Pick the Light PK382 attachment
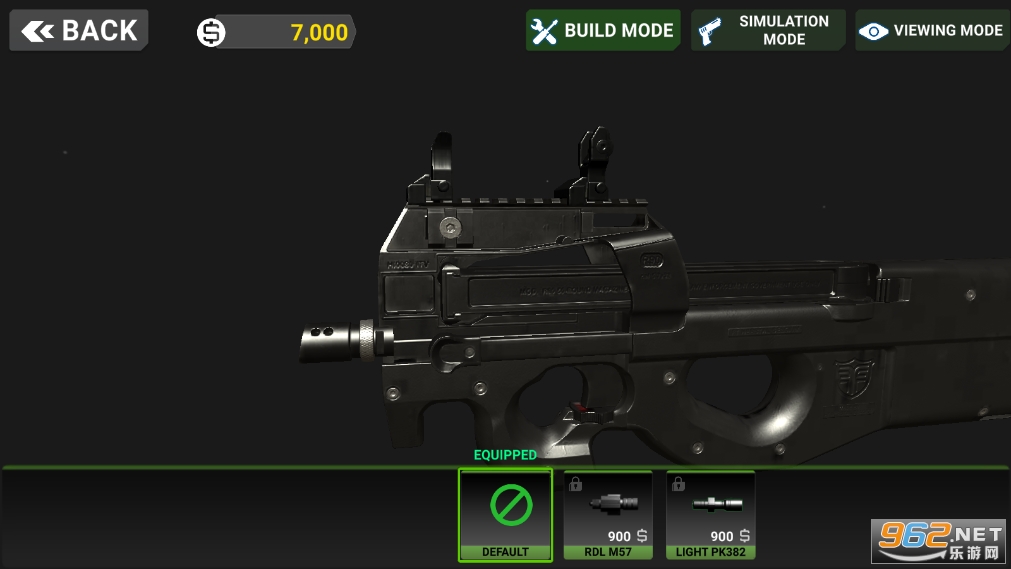The width and height of the screenshot is (1011, 569). click(710, 514)
